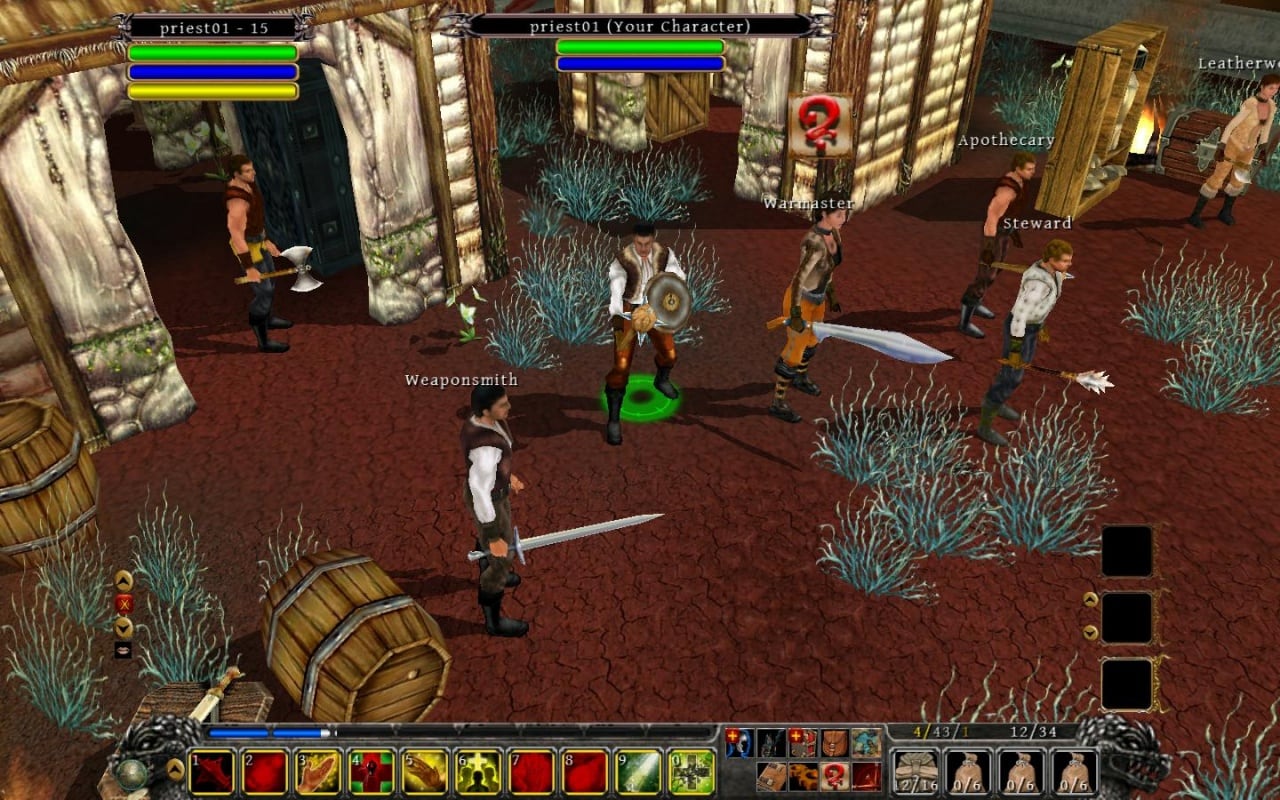Select the red winged ability in slot 1
Viewport: 1280px width, 800px height.
[212, 772]
